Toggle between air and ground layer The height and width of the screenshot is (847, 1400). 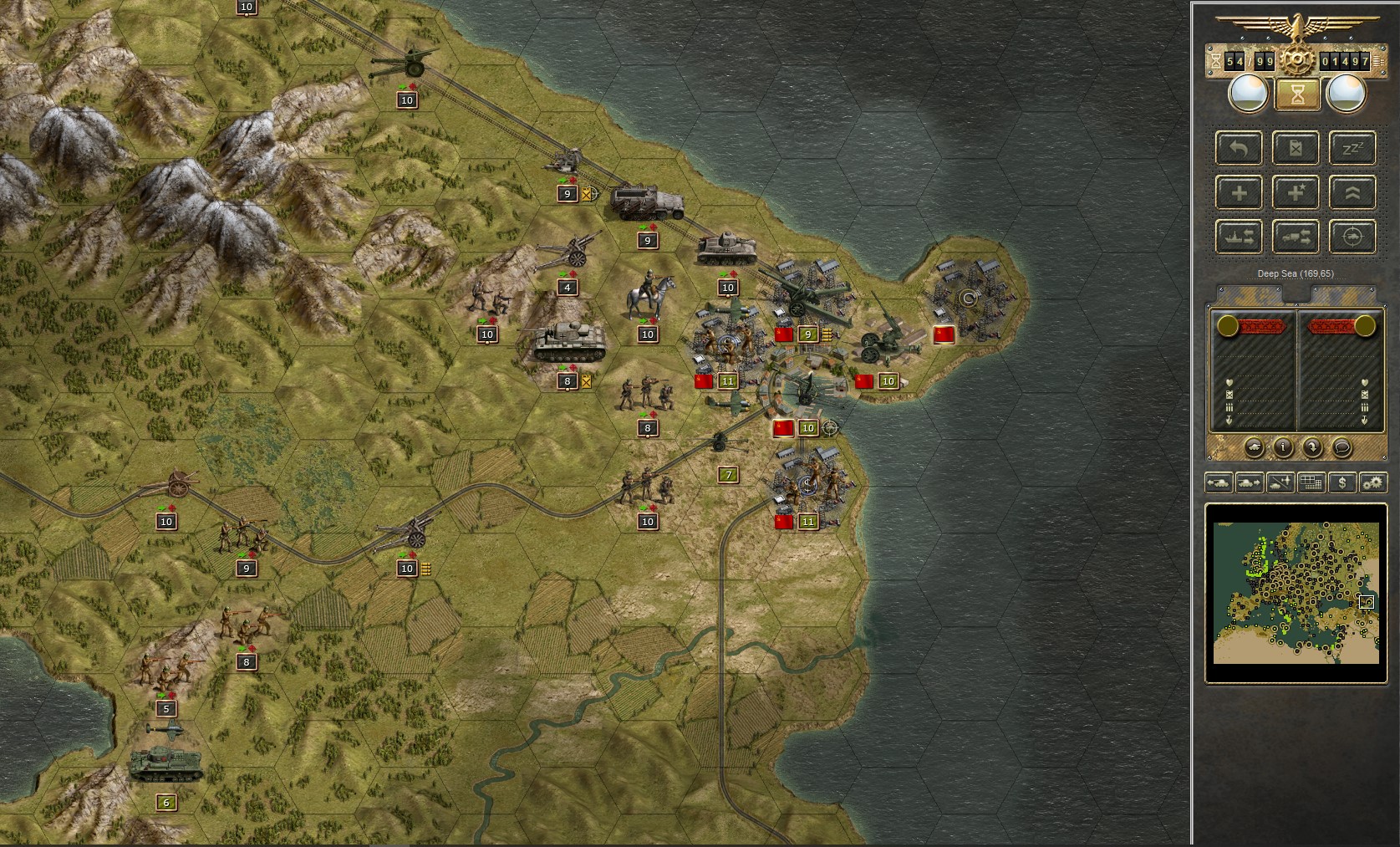pos(1280,482)
